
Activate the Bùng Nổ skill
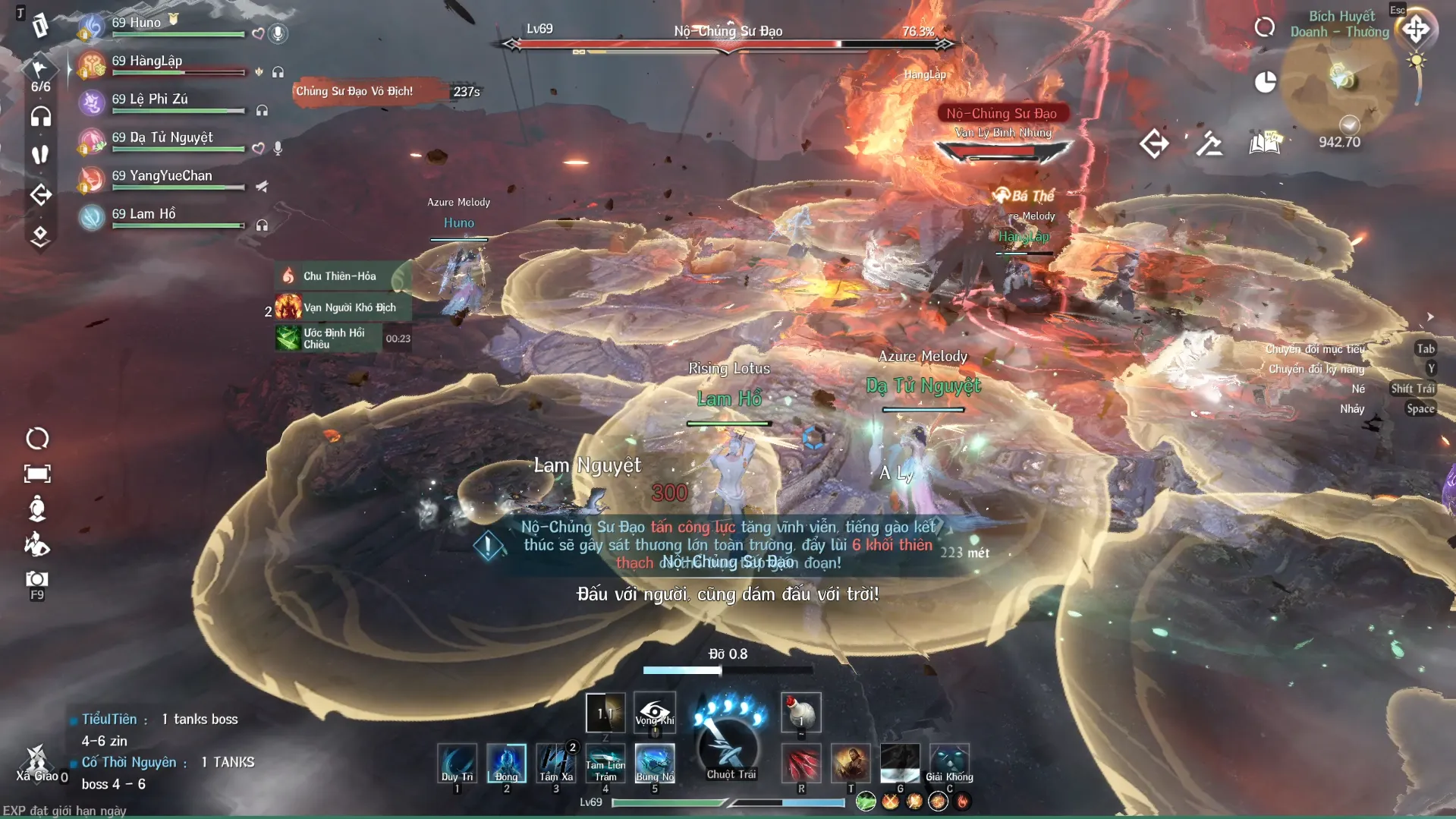(x=655, y=762)
